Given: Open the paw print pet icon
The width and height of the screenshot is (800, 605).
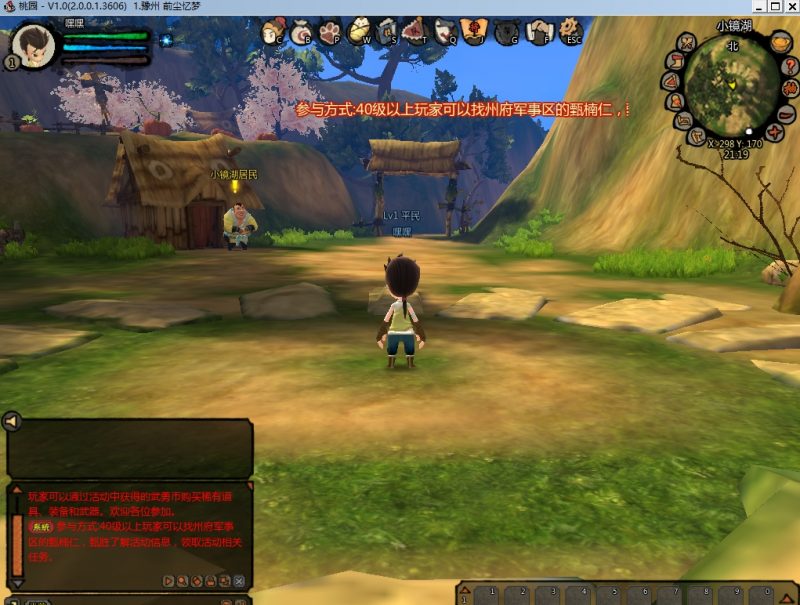Looking at the screenshot, I should point(330,34).
